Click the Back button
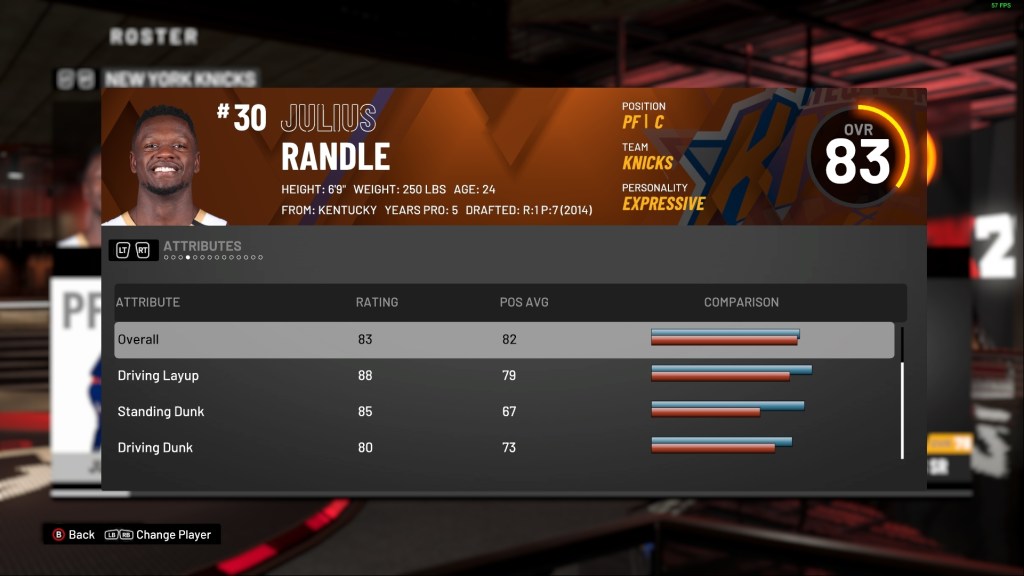Screen dimensions: 1024x576 (73, 535)
